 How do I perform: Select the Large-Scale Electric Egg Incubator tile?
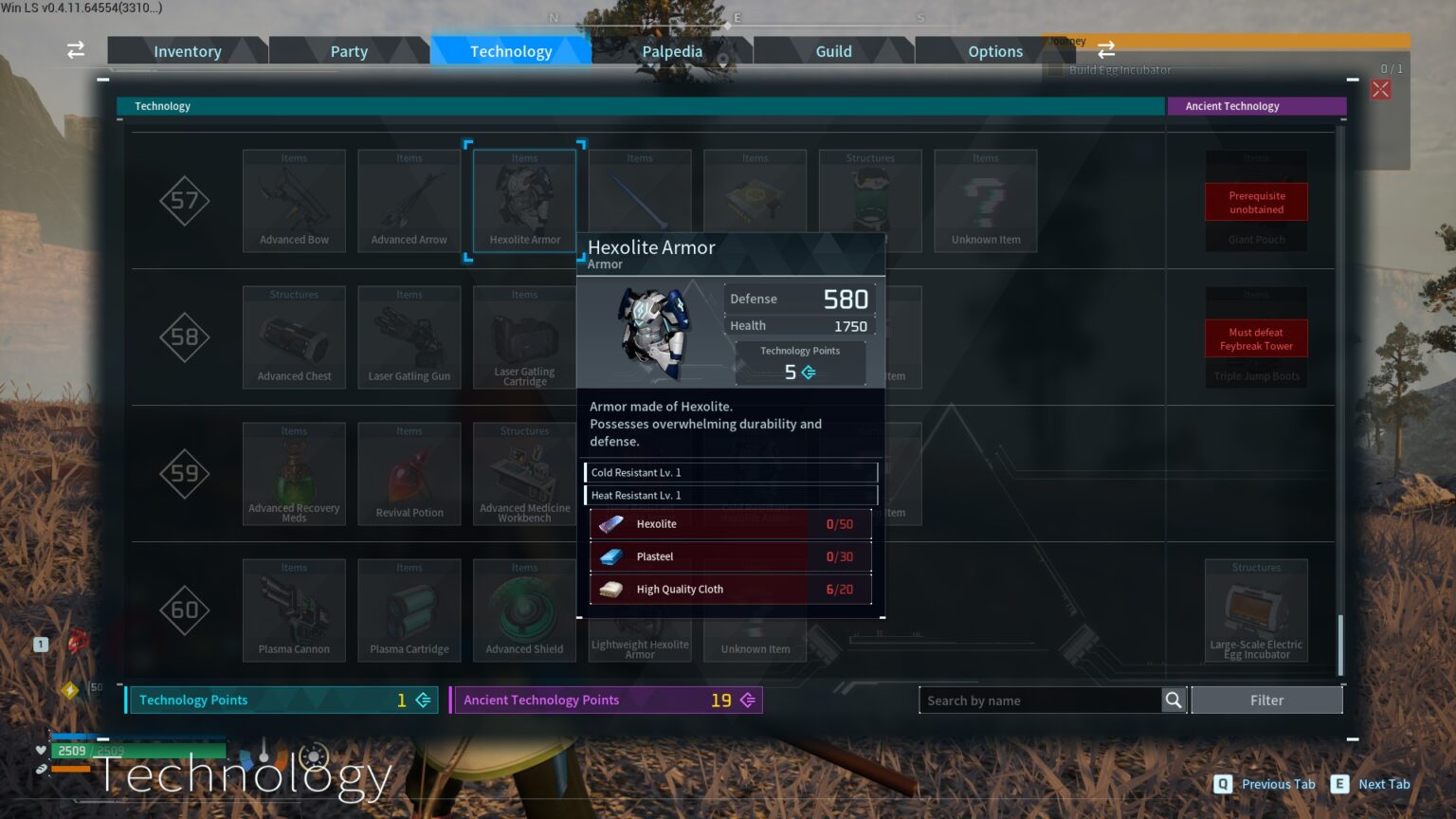[1256, 610]
